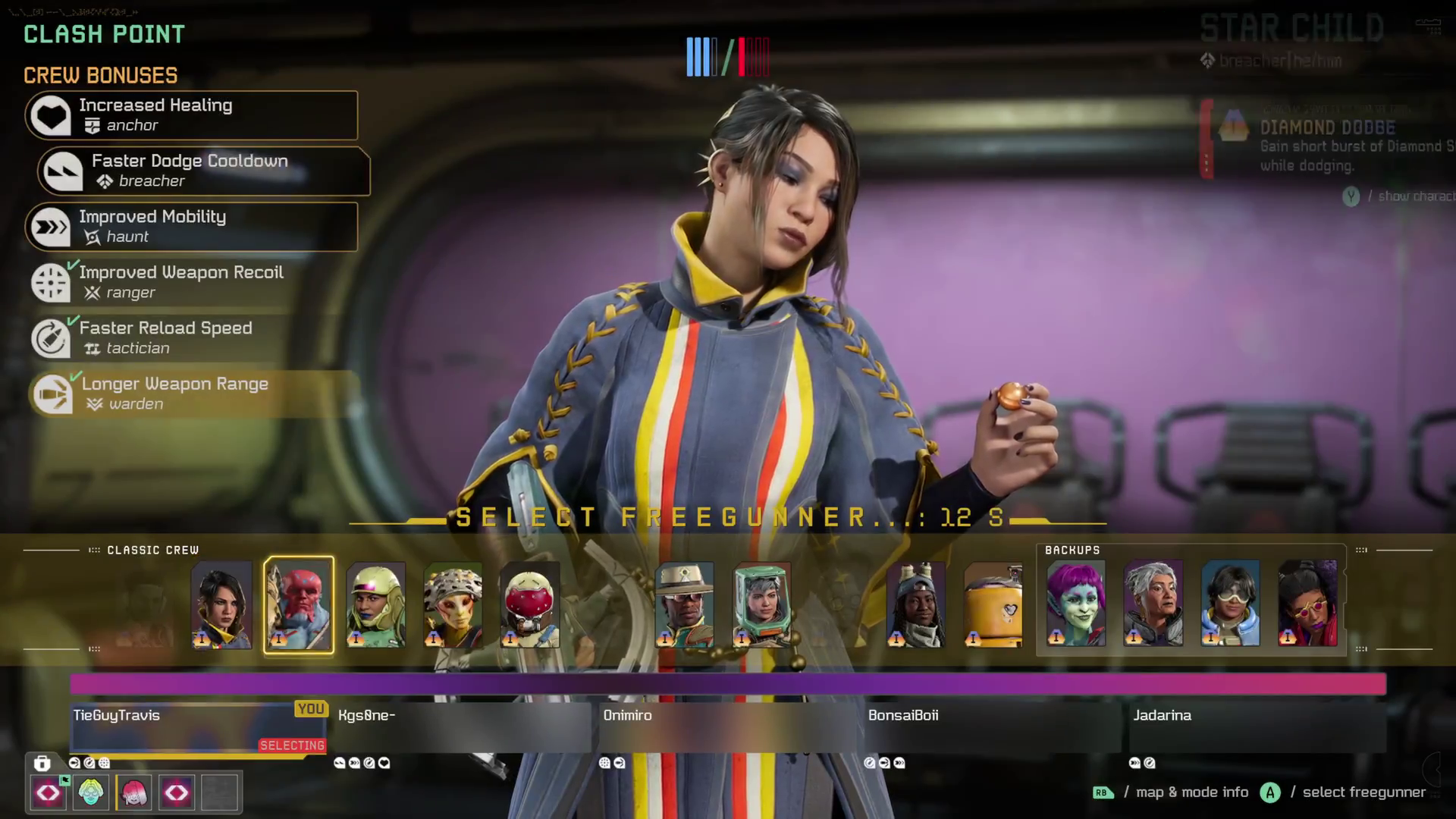
Task: View Jadarina's player card
Action: coord(1257,726)
